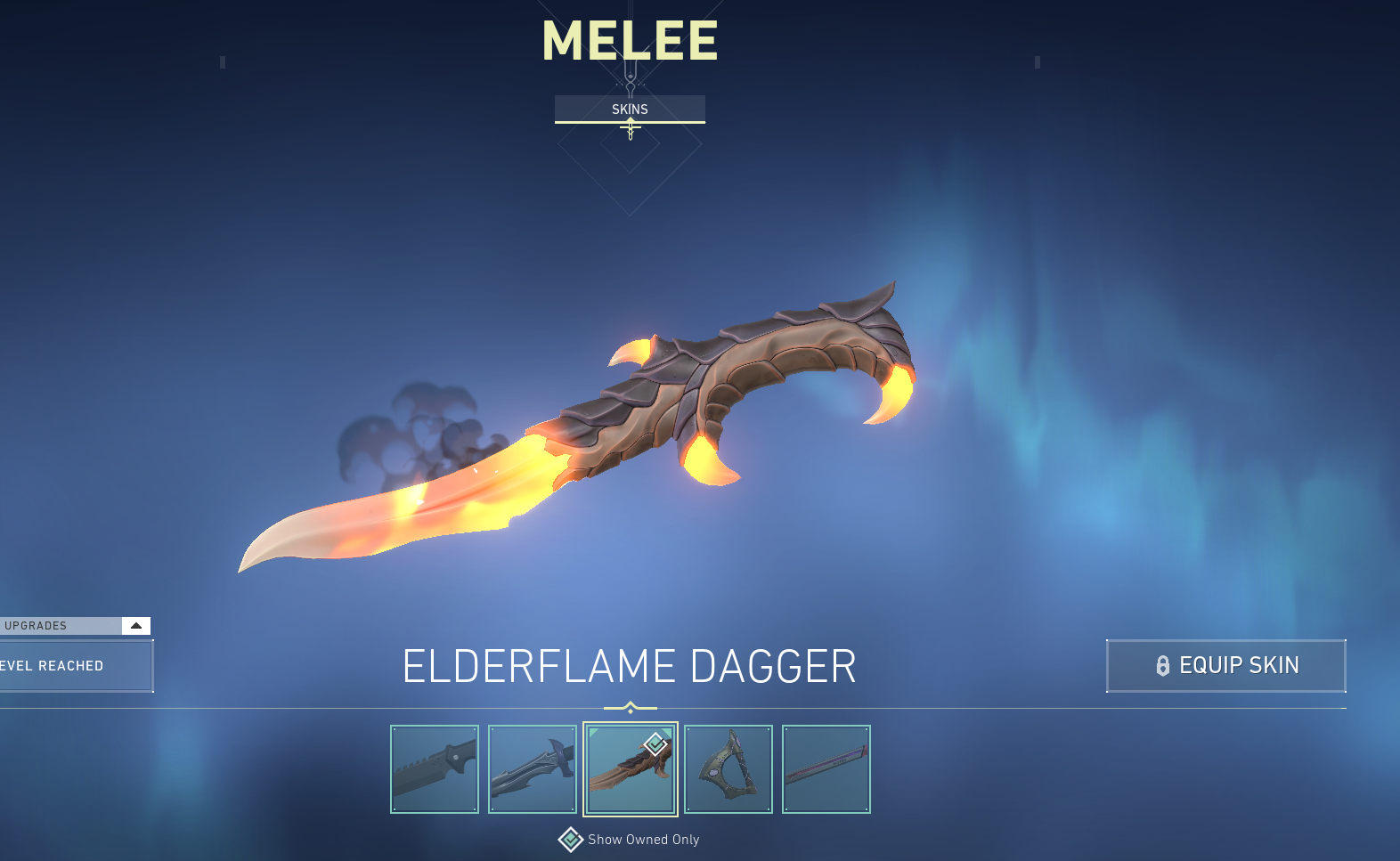Viewport: 1400px width, 861px height.
Task: Select the Elderflame Dagger thumbnail
Action: [x=631, y=769]
